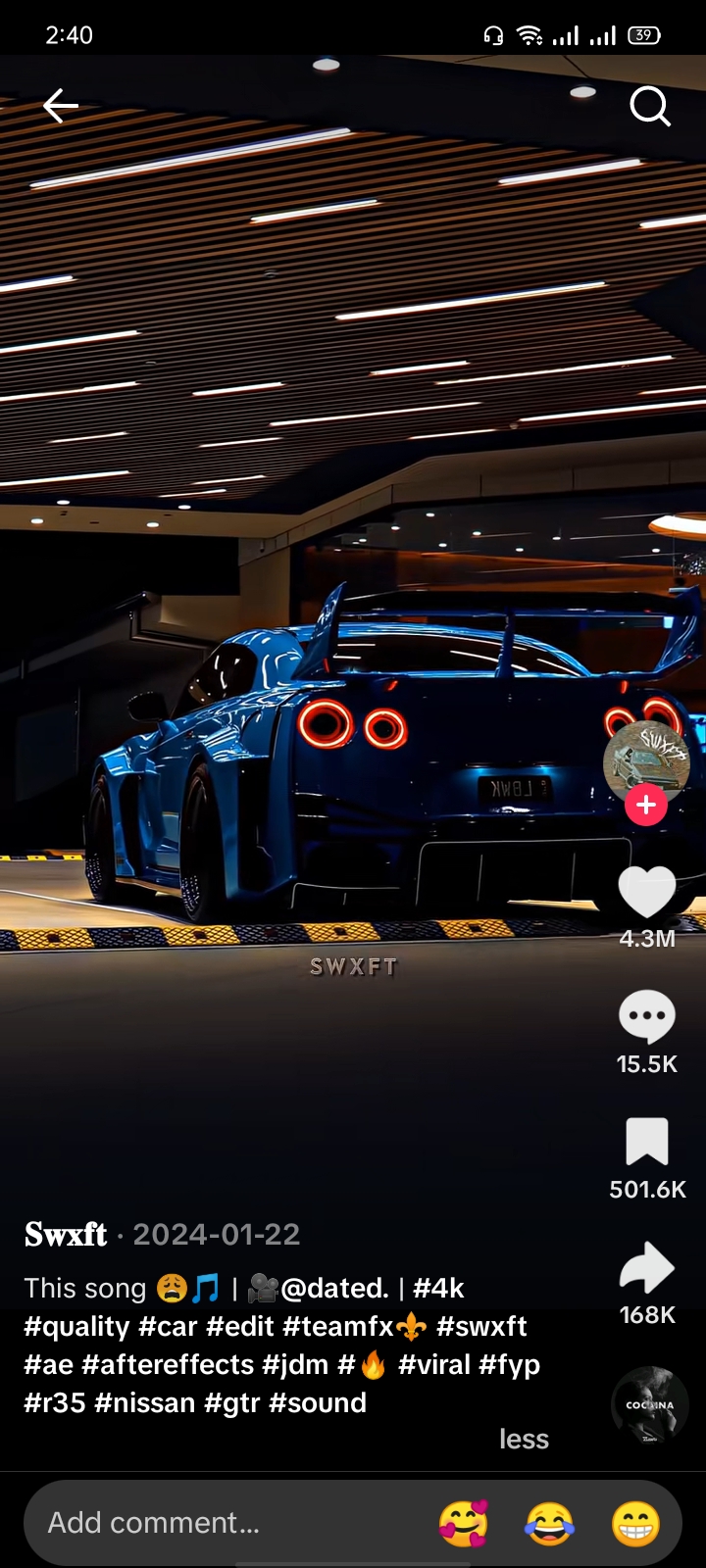Viewport: 706px width, 1568px height.
Task: Open the #viral hashtag
Action: click(434, 1364)
